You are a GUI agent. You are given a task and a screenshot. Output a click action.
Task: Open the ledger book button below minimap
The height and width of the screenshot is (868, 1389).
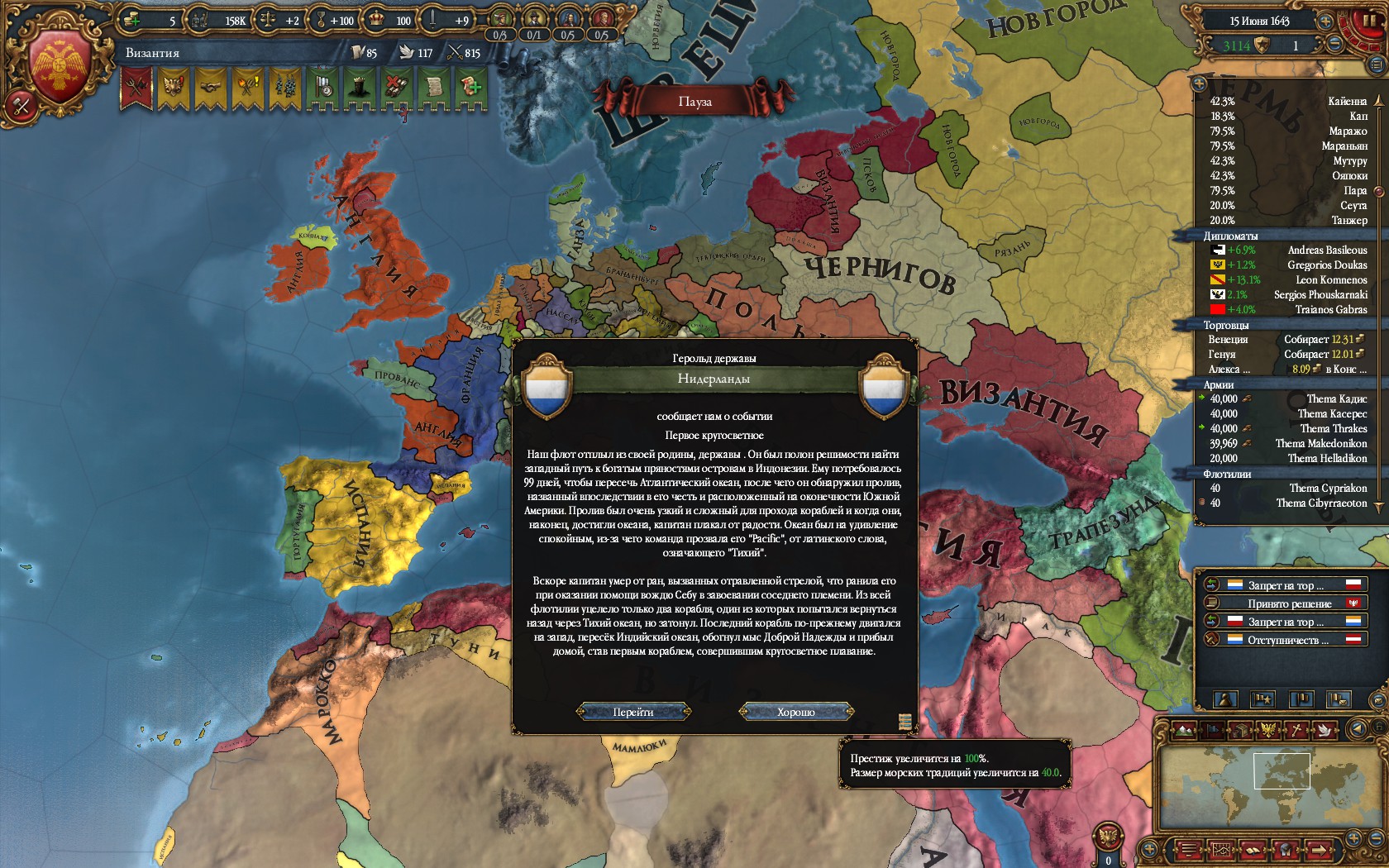point(1253,849)
